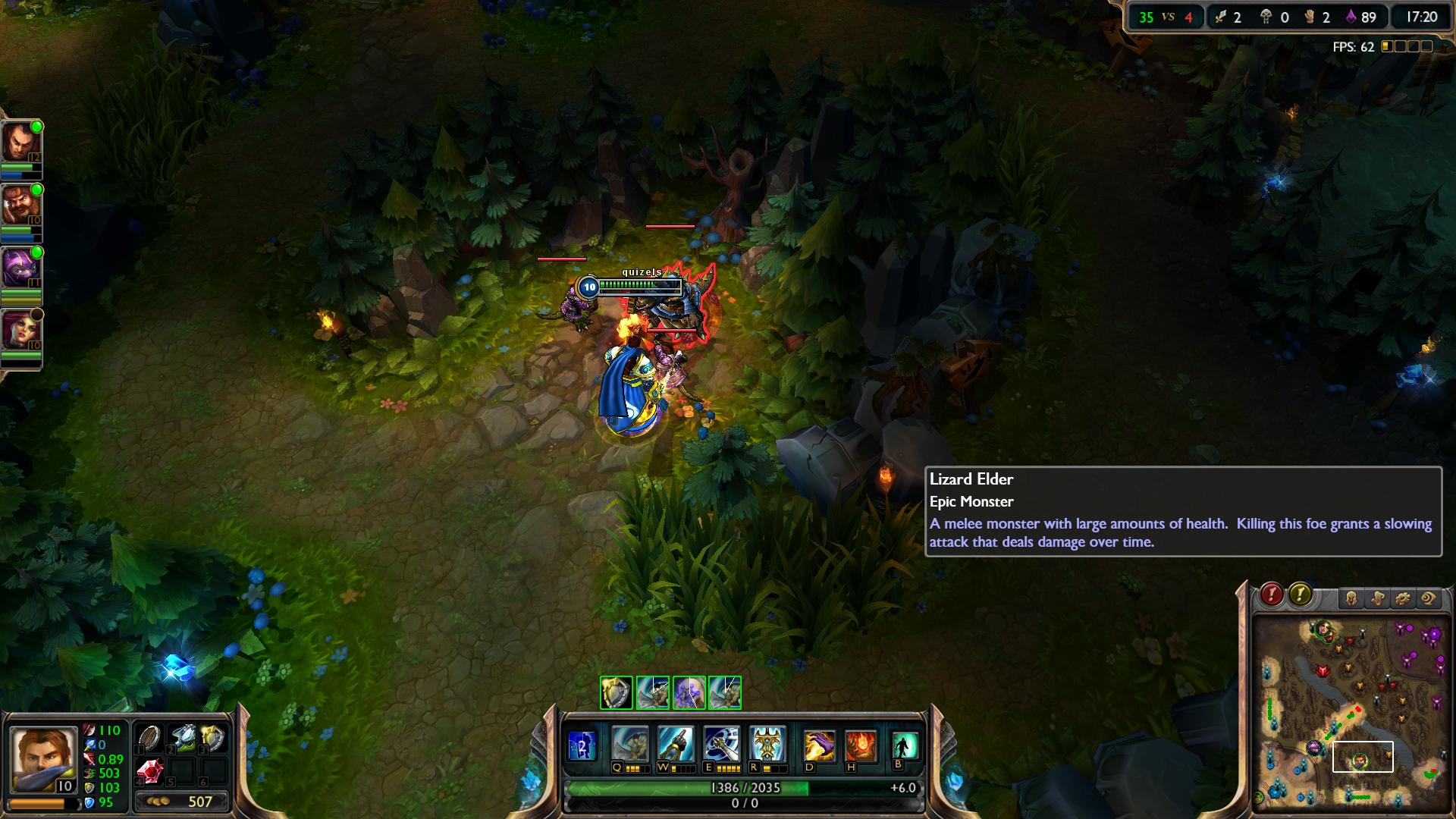Cast the Courage W ability
The height and width of the screenshot is (819, 1456).
coord(676,744)
